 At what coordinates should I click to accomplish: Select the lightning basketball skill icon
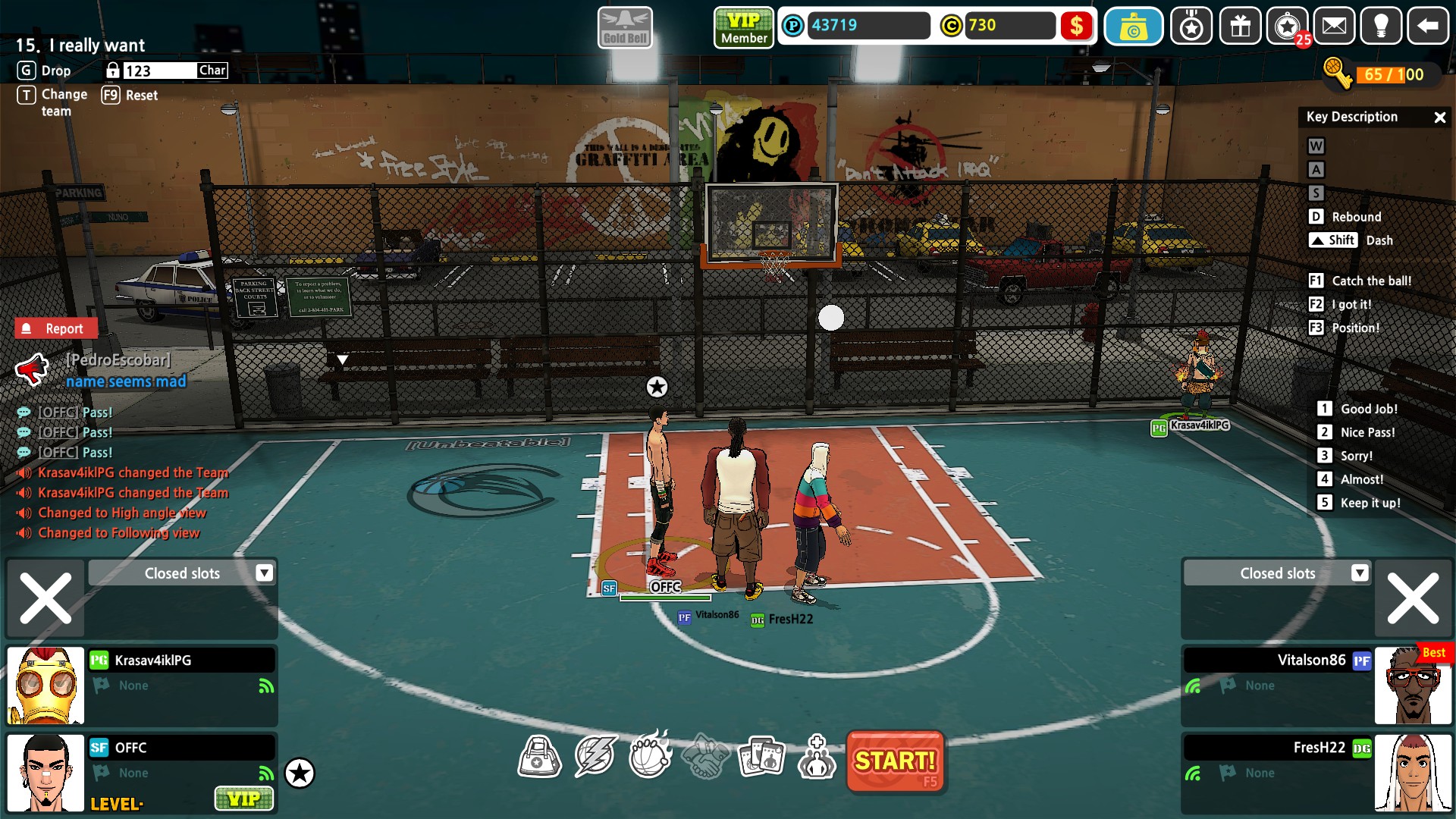point(597,755)
